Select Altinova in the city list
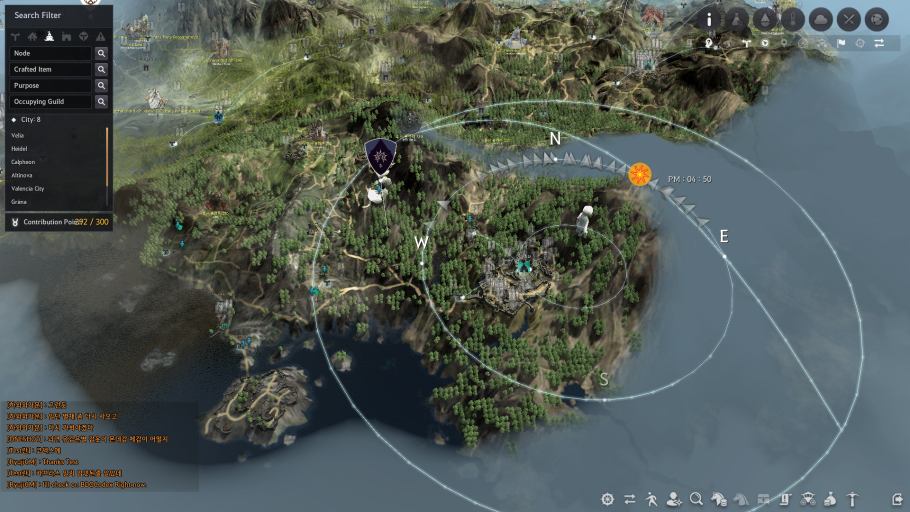The width and height of the screenshot is (910, 512). (22, 175)
